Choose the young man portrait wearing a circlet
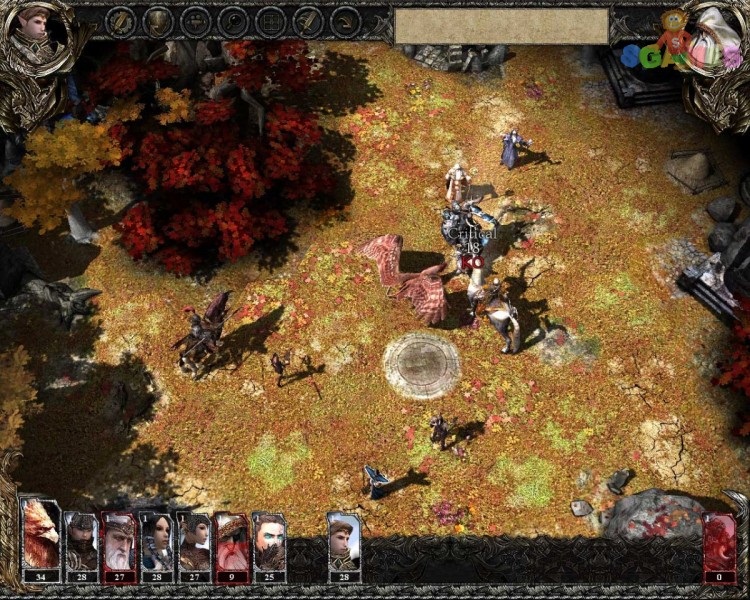Screen dimensions: 750x600 click(344, 542)
